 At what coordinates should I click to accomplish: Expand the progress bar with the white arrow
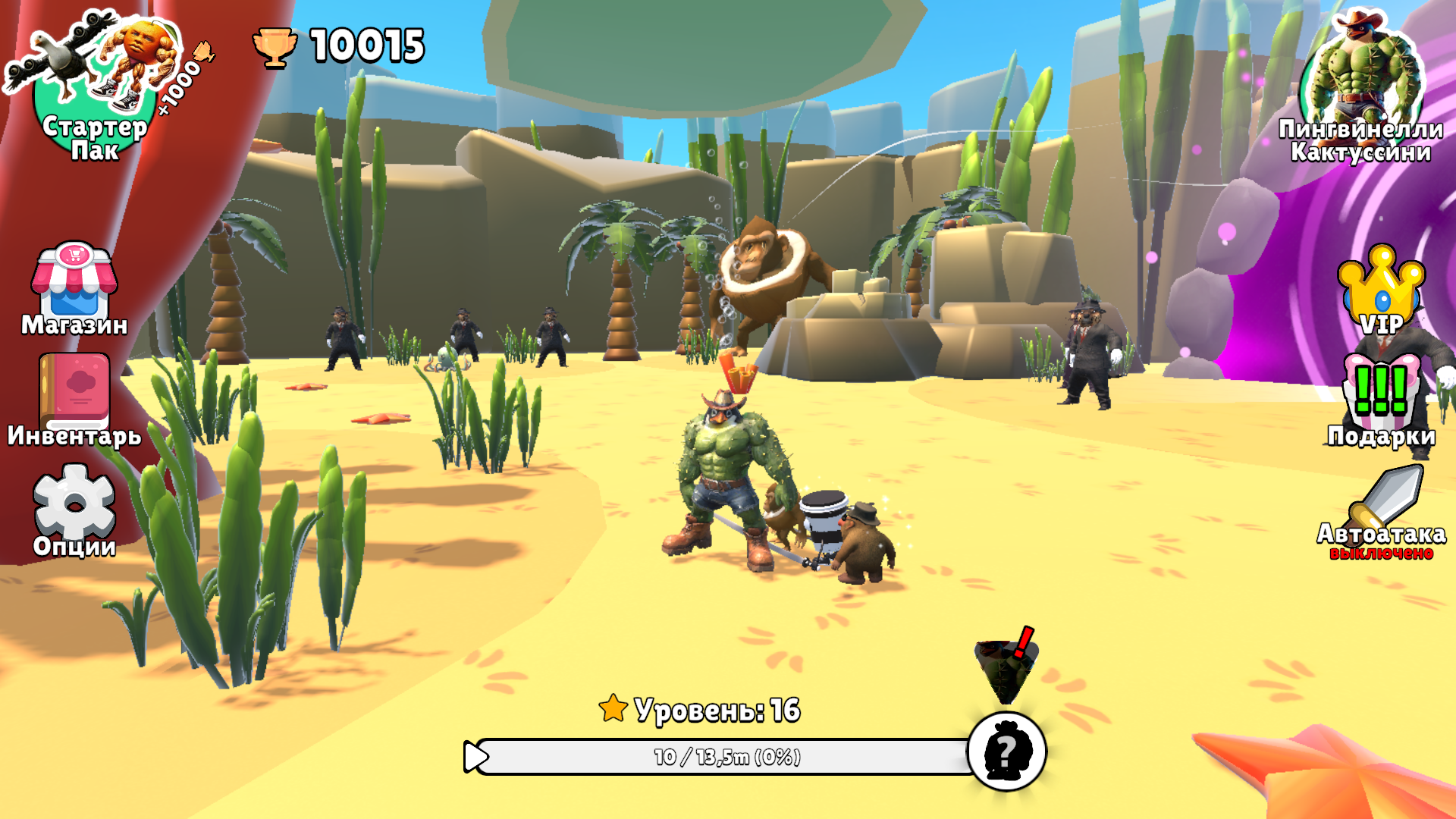(476, 756)
